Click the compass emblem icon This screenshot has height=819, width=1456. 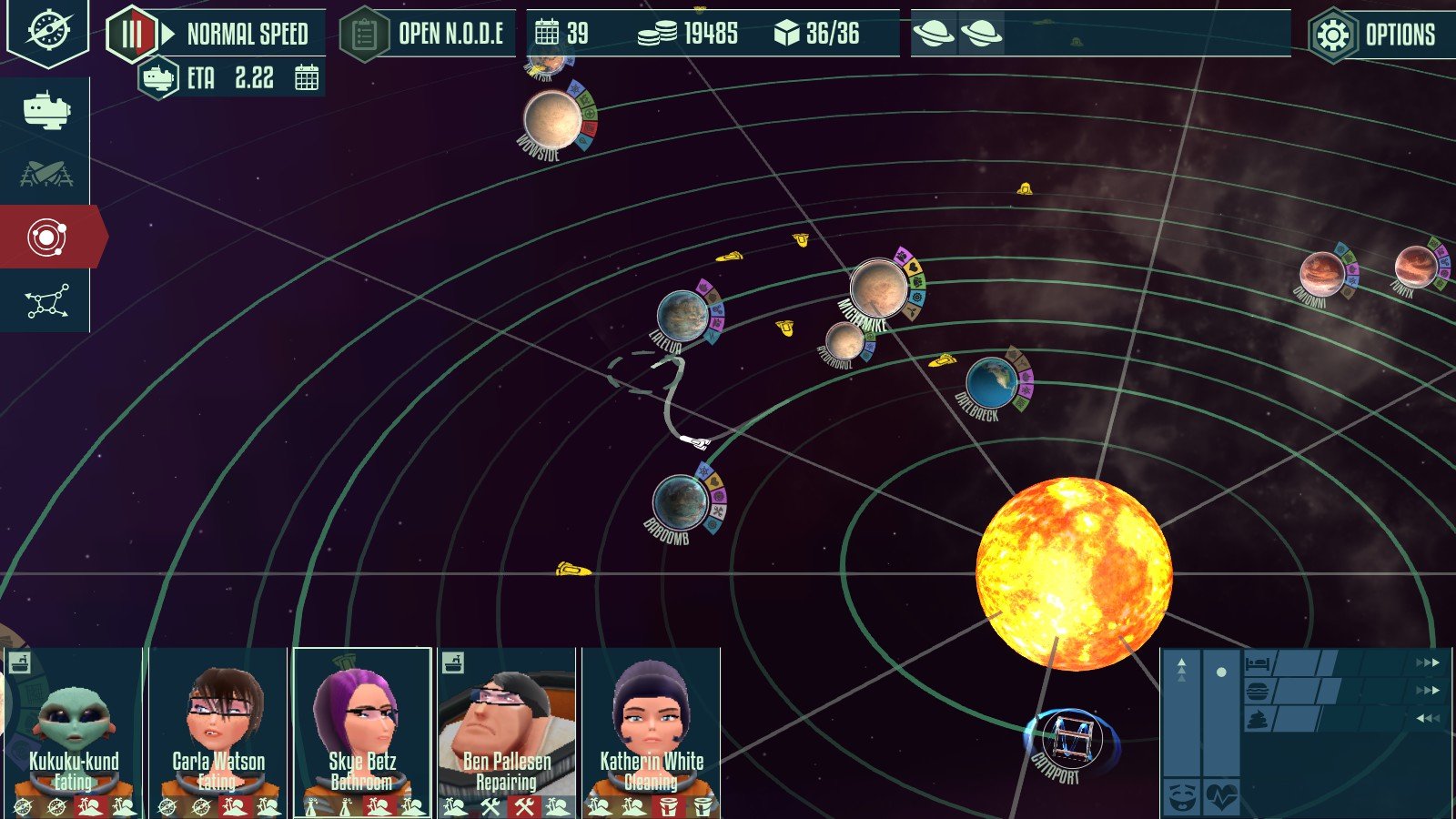click(x=47, y=30)
